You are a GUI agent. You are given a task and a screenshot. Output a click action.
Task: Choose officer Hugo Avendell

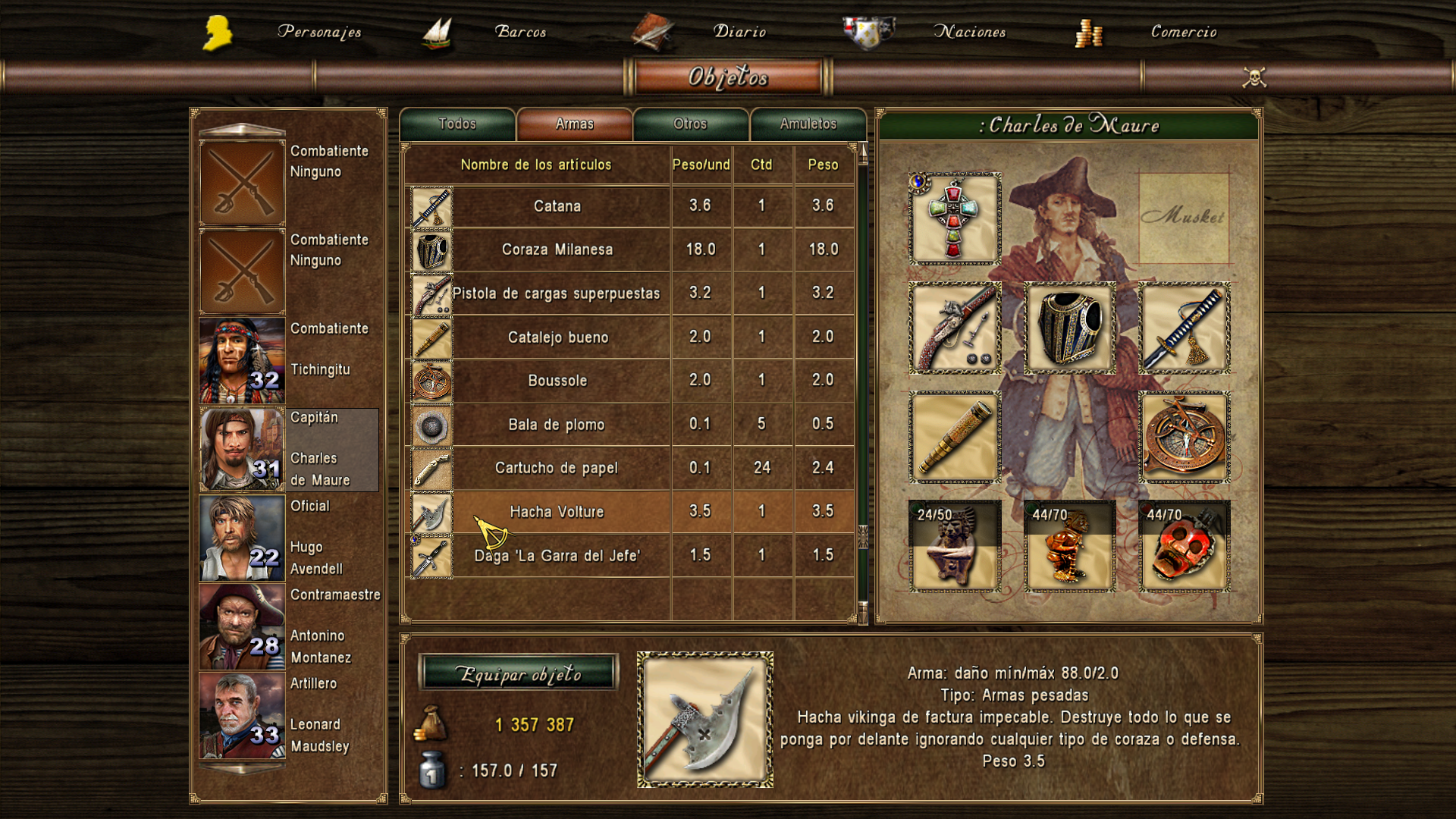(242, 538)
